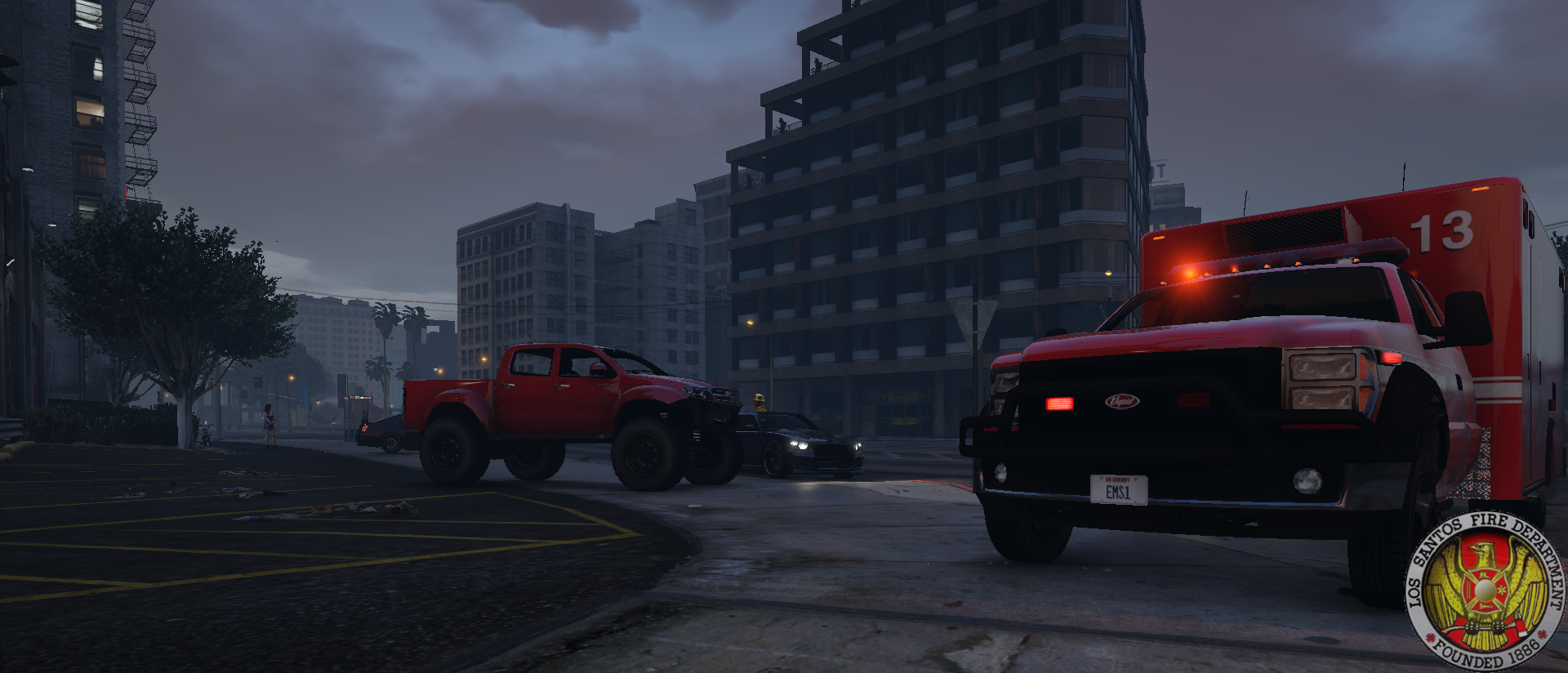Click the Los Santos Fire Department emblem
This screenshot has width=1568, height=673.
click(x=1484, y=591)
